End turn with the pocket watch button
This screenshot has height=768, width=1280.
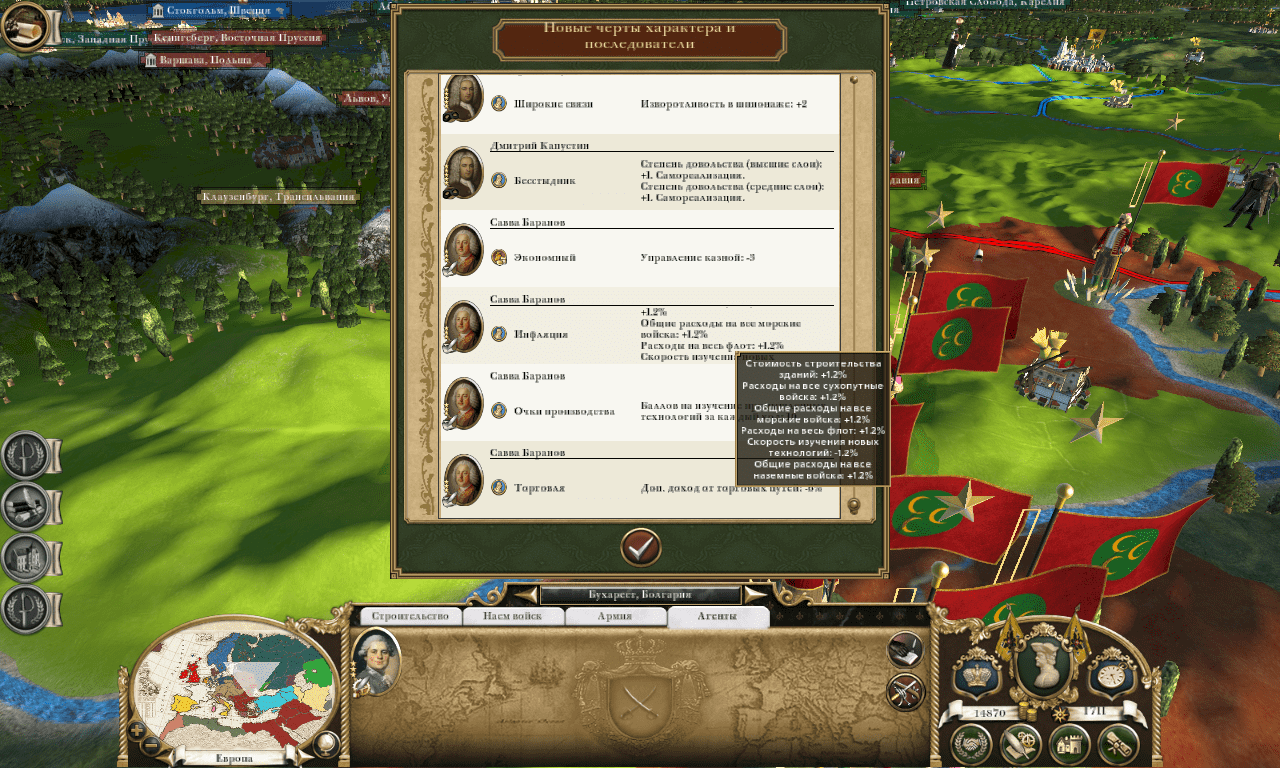tap(1113, 672)
